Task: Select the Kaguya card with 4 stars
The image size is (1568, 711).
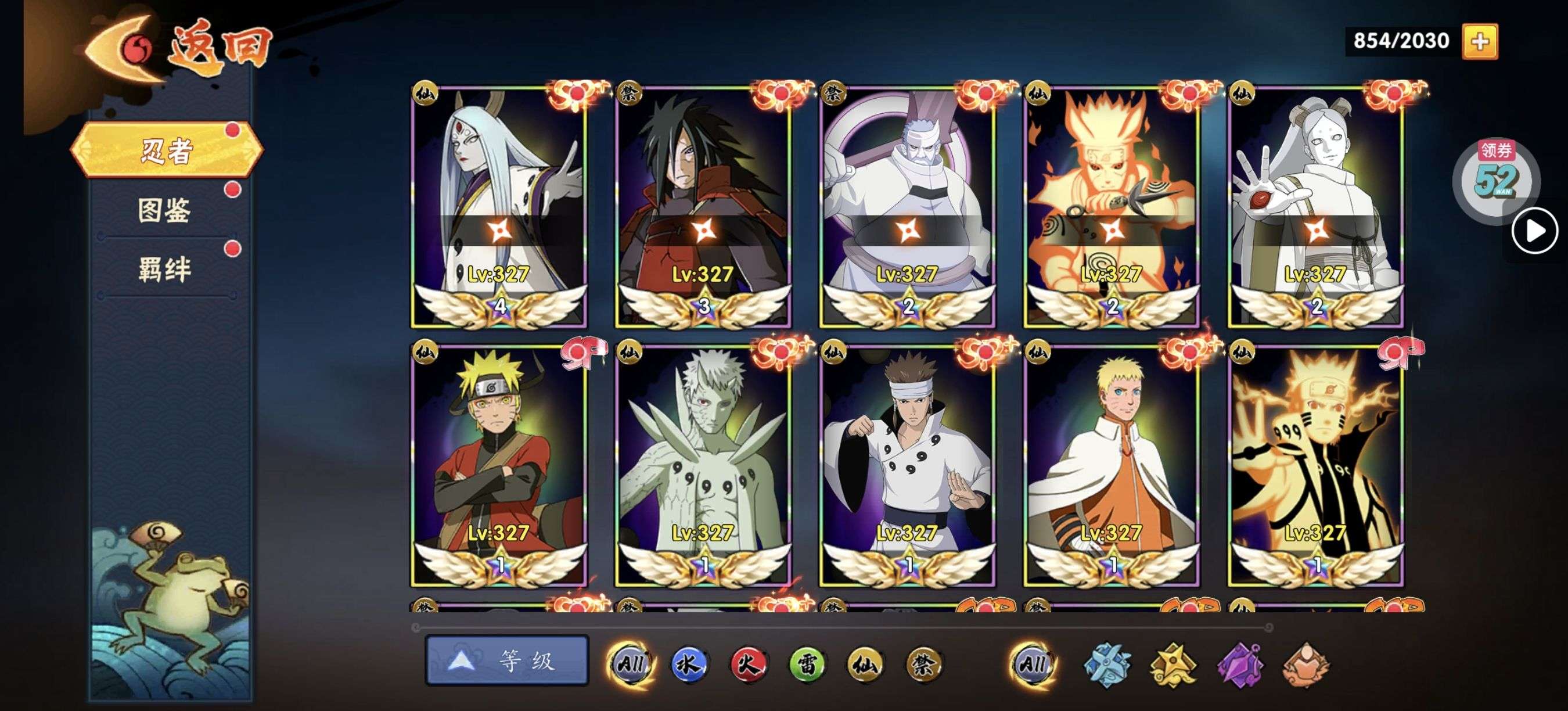Action: (x=498, y=207)
